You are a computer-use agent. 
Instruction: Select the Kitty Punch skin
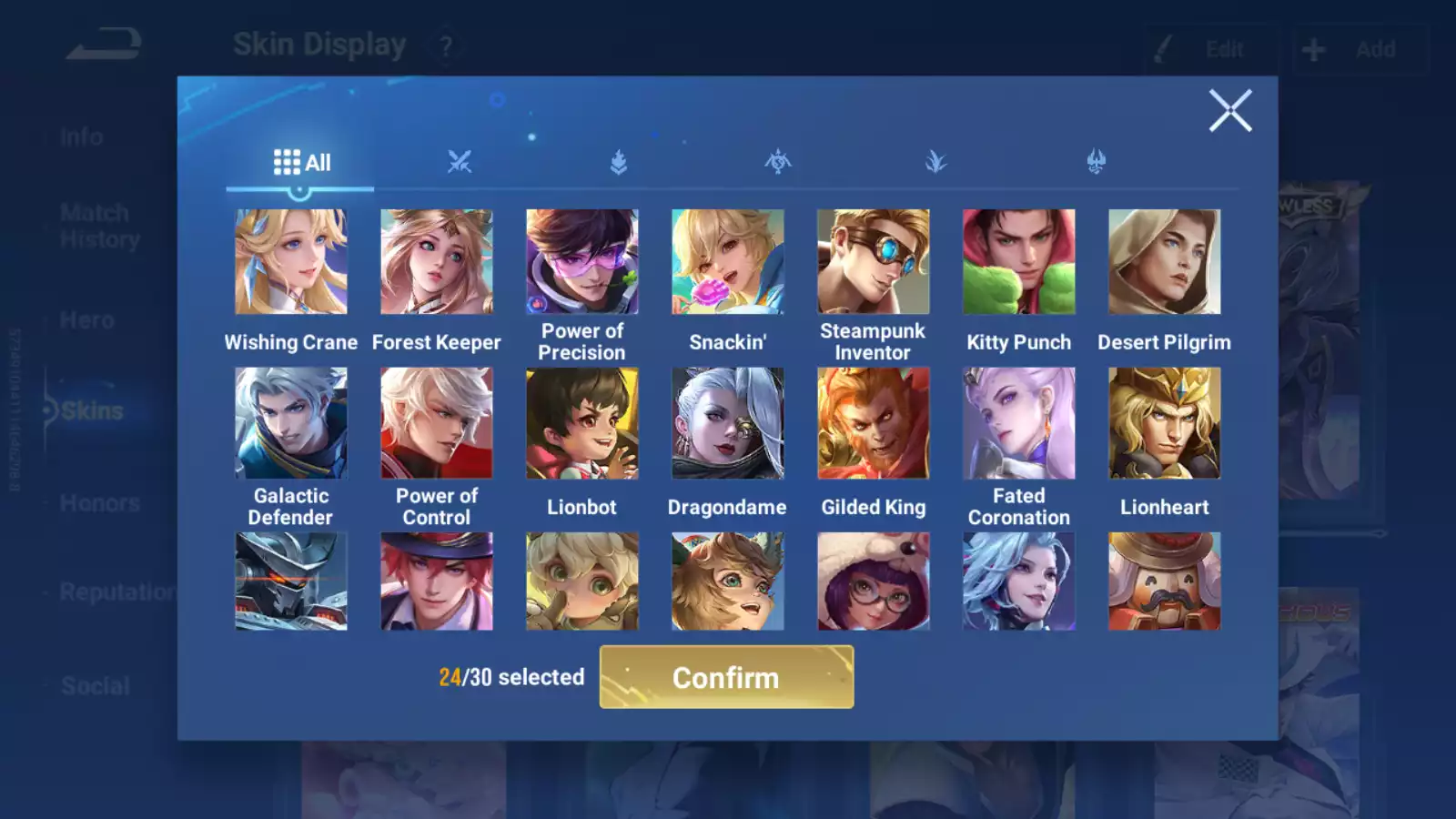1019,262
